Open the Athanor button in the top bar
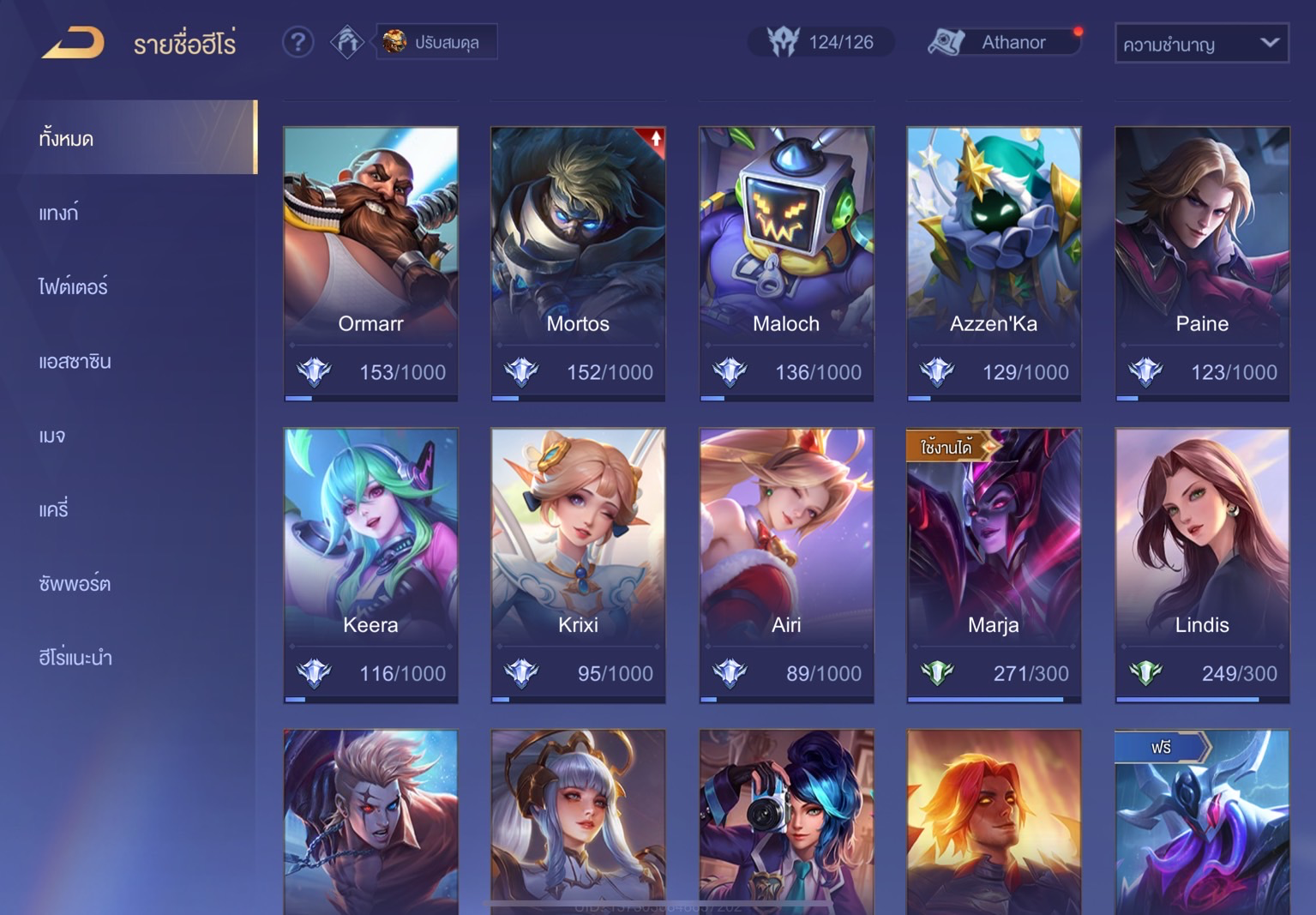 (1004, 42)
